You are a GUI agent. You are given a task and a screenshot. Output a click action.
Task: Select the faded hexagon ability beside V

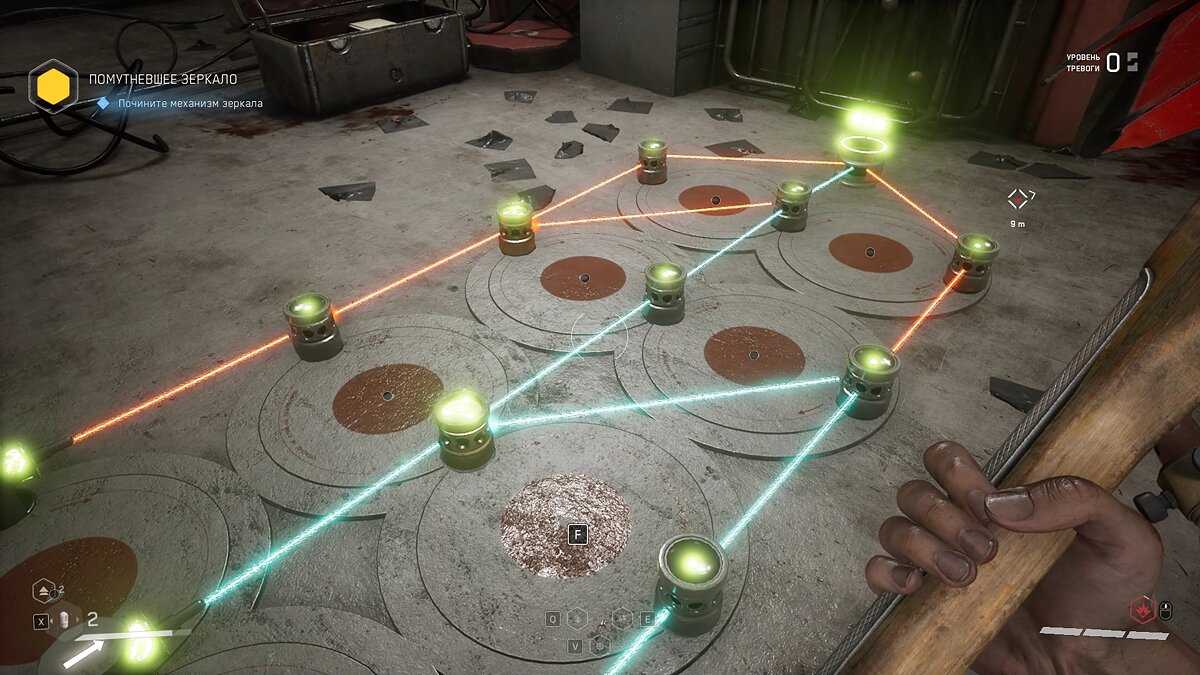click(x=599, y=645)
